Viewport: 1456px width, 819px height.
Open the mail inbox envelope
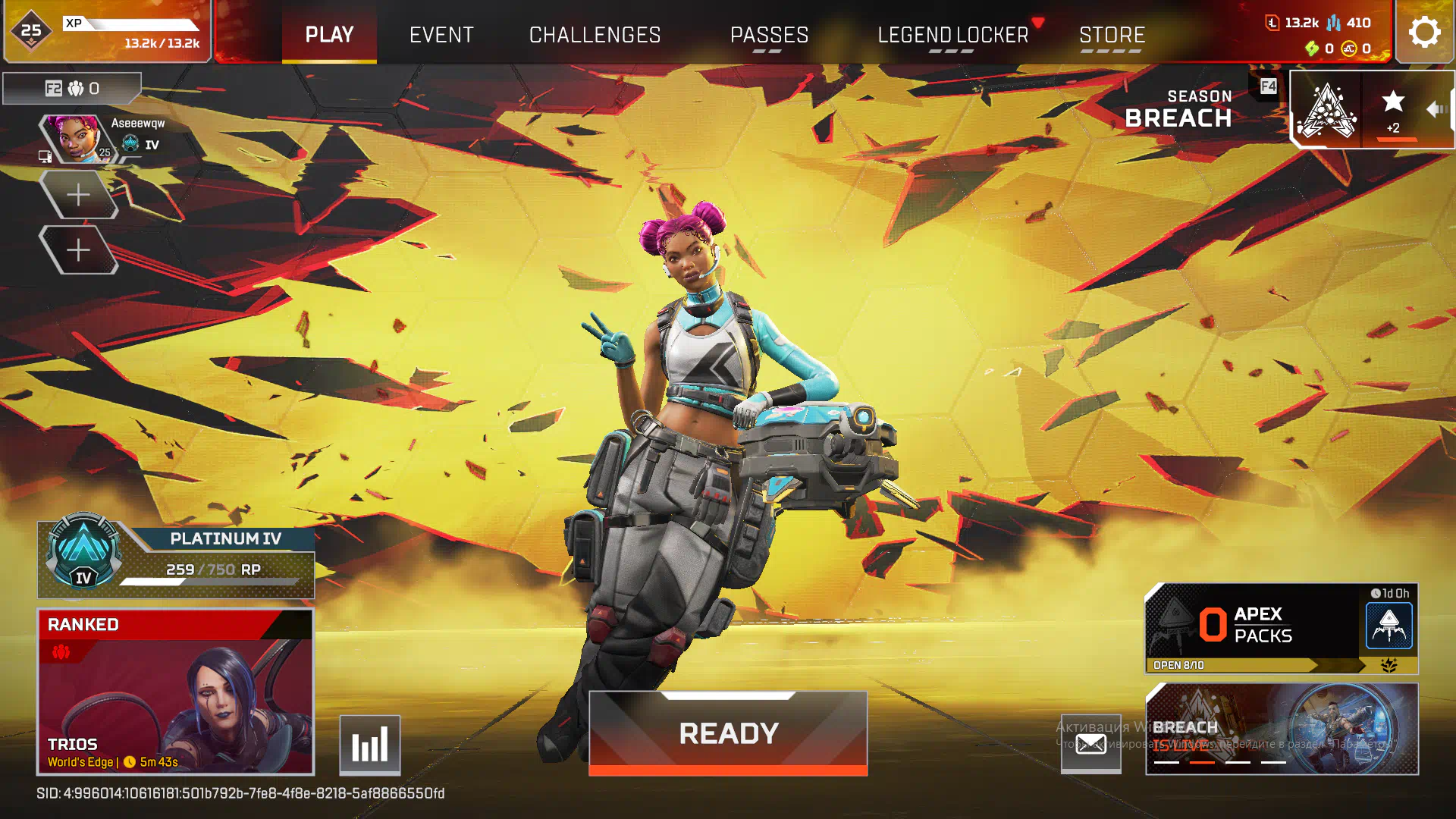coord(1090,744)
